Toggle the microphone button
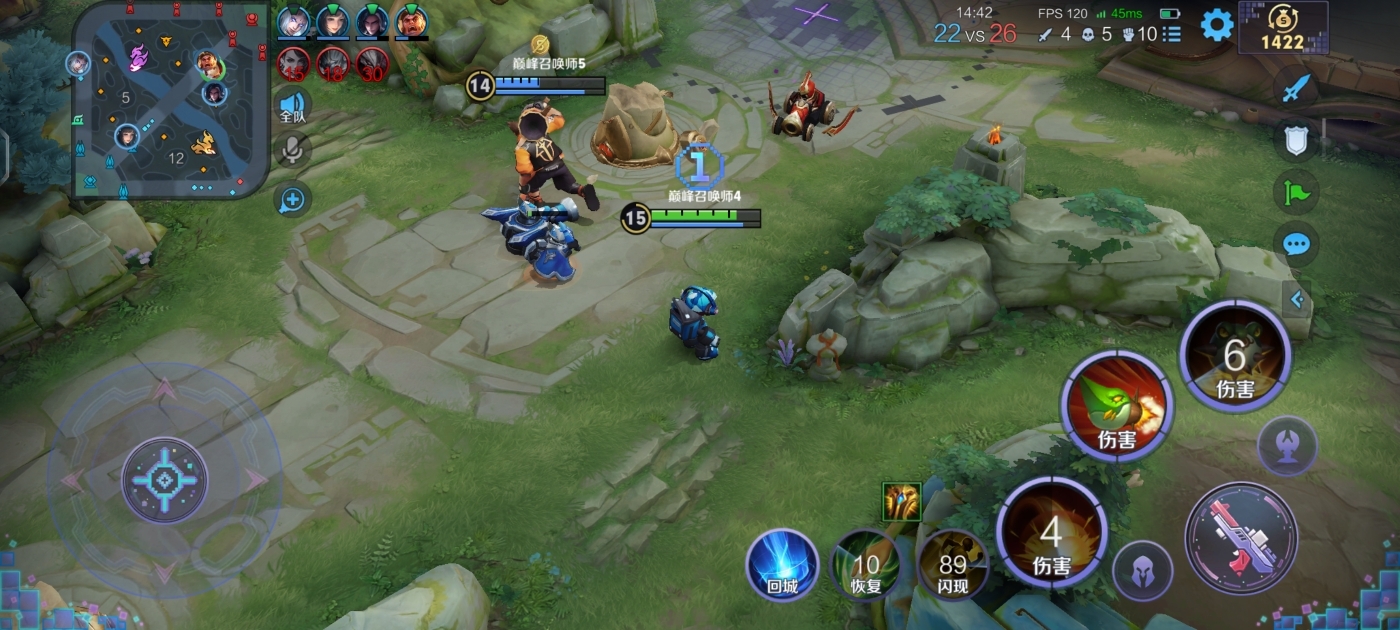 [x=292, y=150]
